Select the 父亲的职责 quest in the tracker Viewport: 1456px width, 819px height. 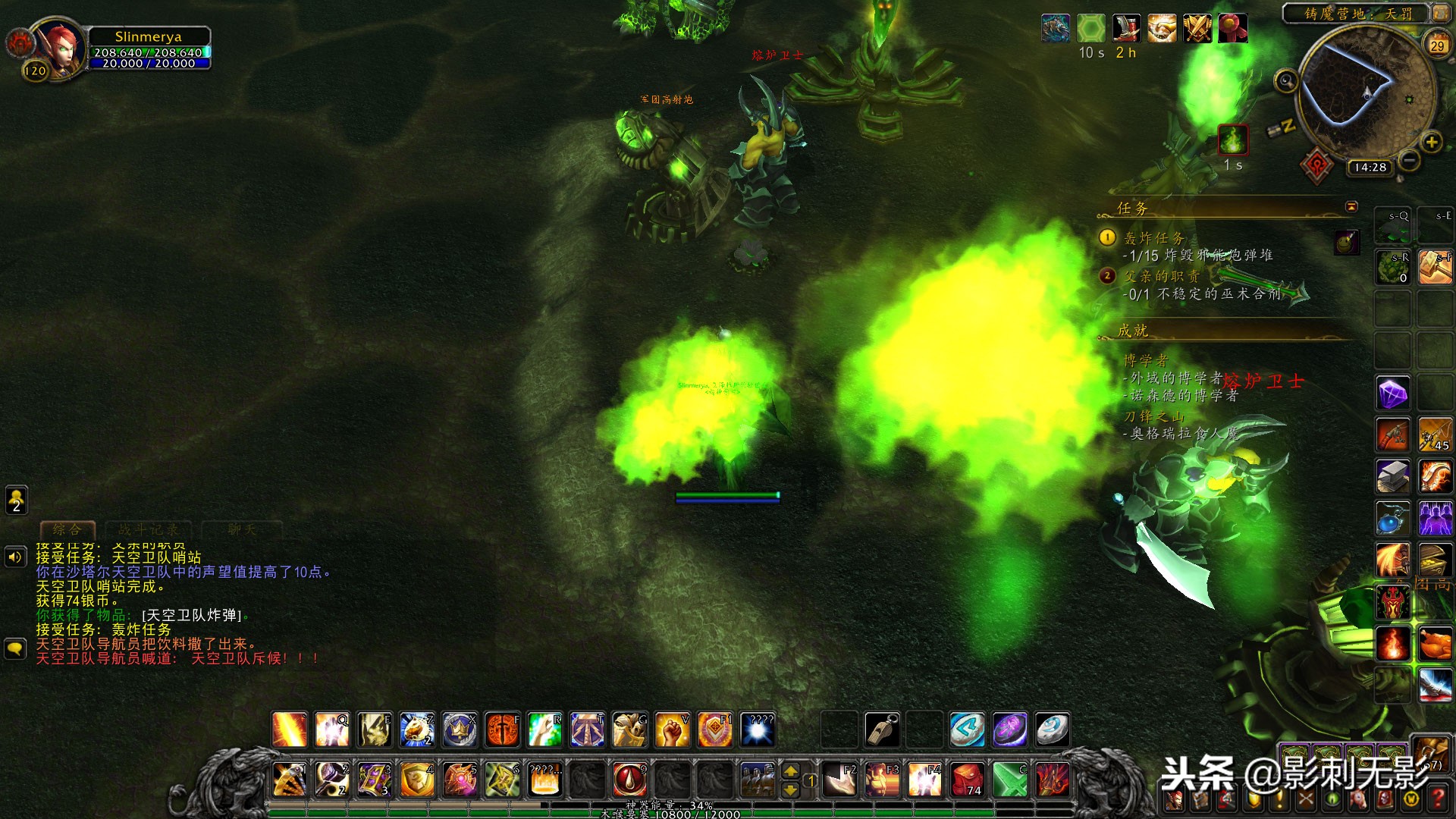(x=1162, y=276)
